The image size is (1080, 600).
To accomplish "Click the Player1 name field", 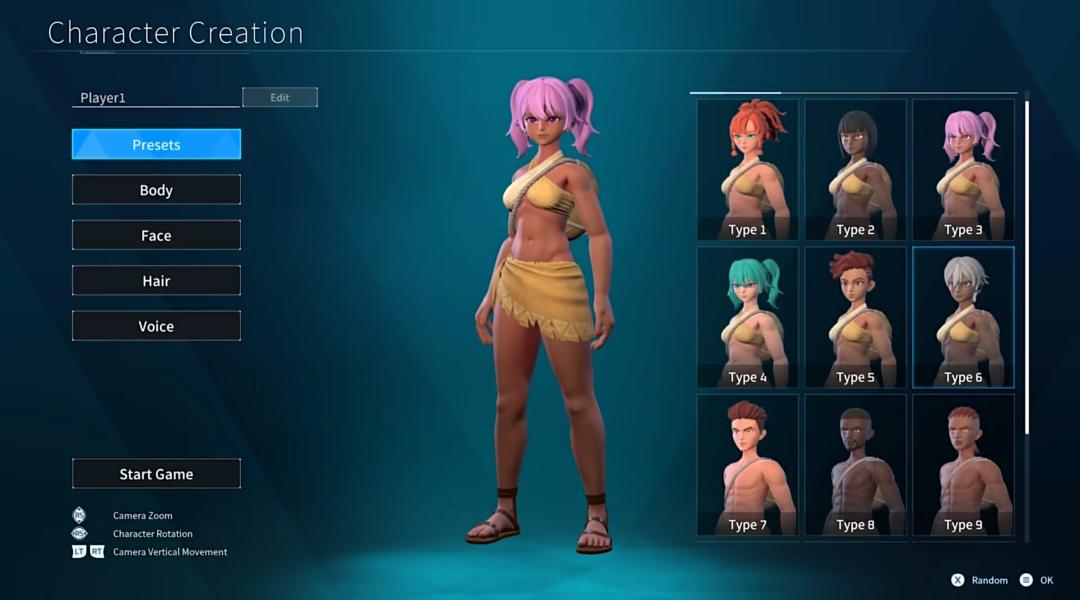I will tap(156, 98).
